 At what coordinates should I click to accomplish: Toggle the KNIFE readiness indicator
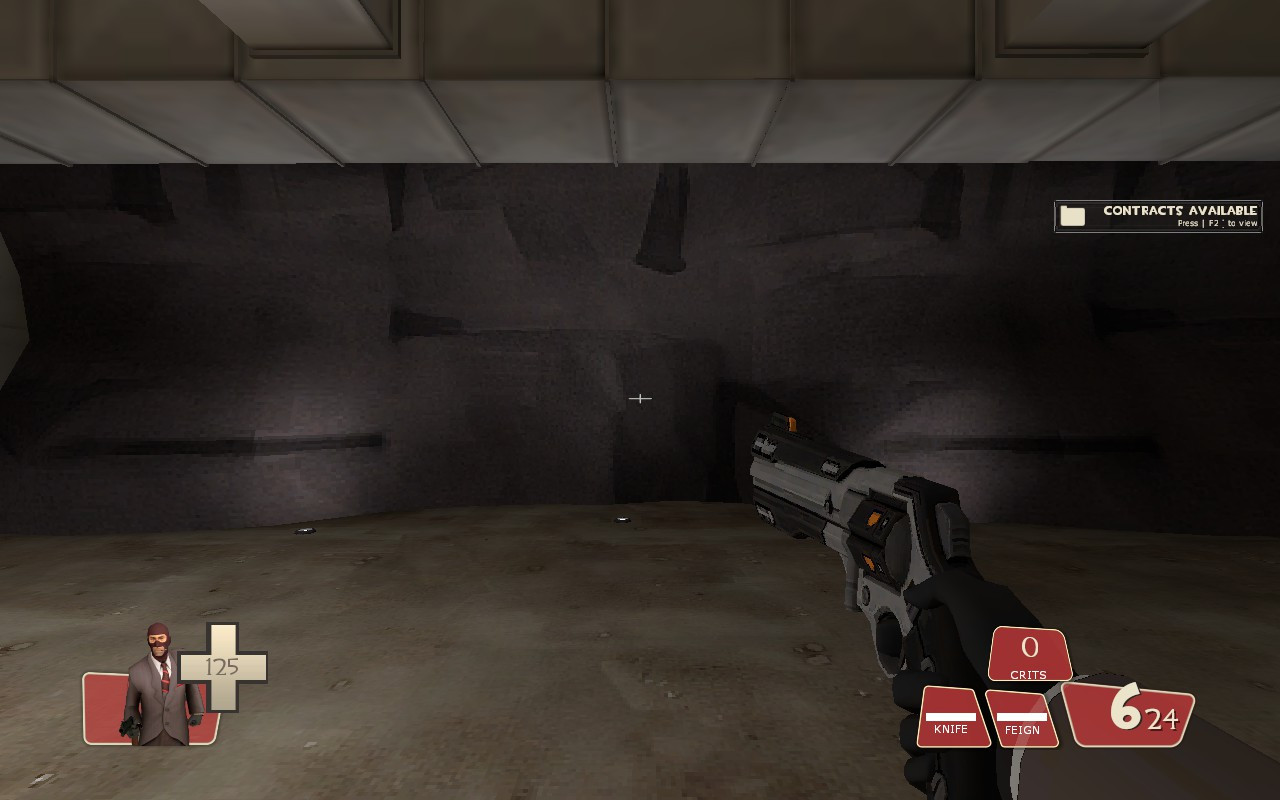click(952, 715)
